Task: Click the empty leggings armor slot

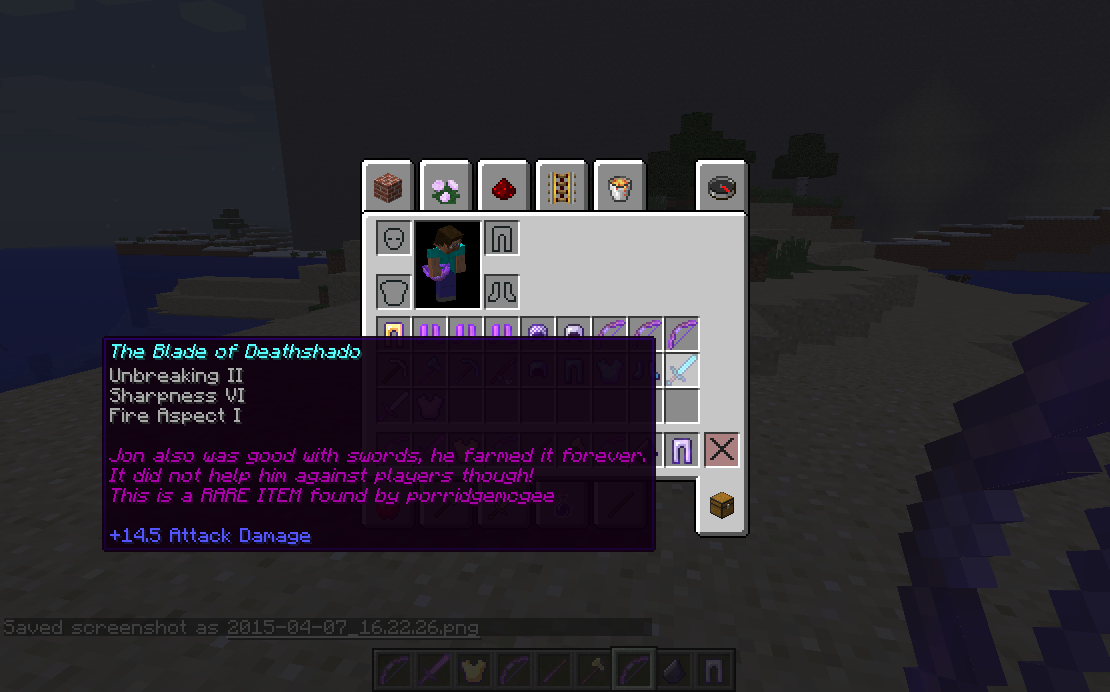Action: pyautogui.click(x=501, y=238)
